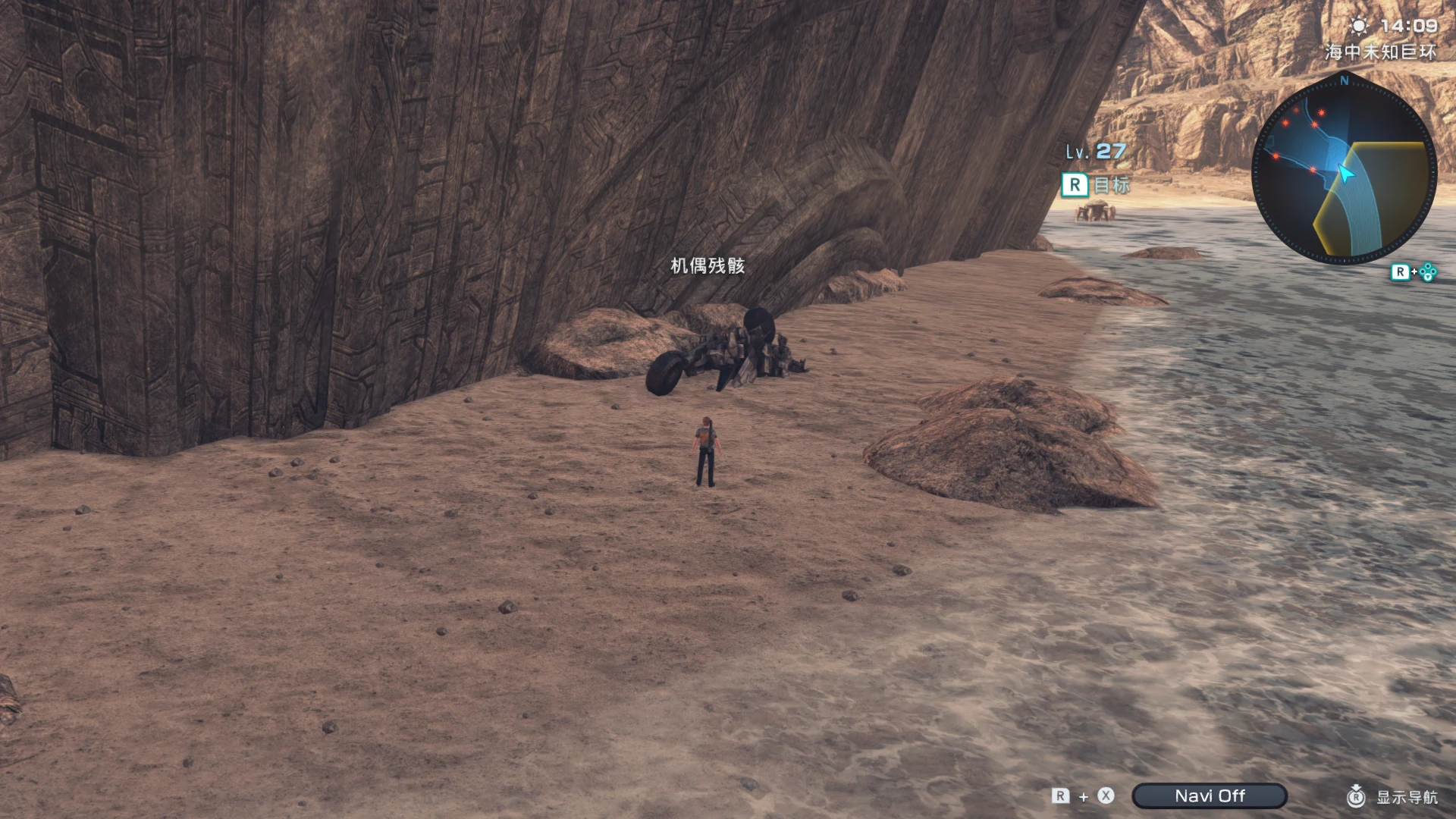The width and height of the screenshot is (1456, 819).
Task: Open the circular minimap
Action: click(1344, 171)
